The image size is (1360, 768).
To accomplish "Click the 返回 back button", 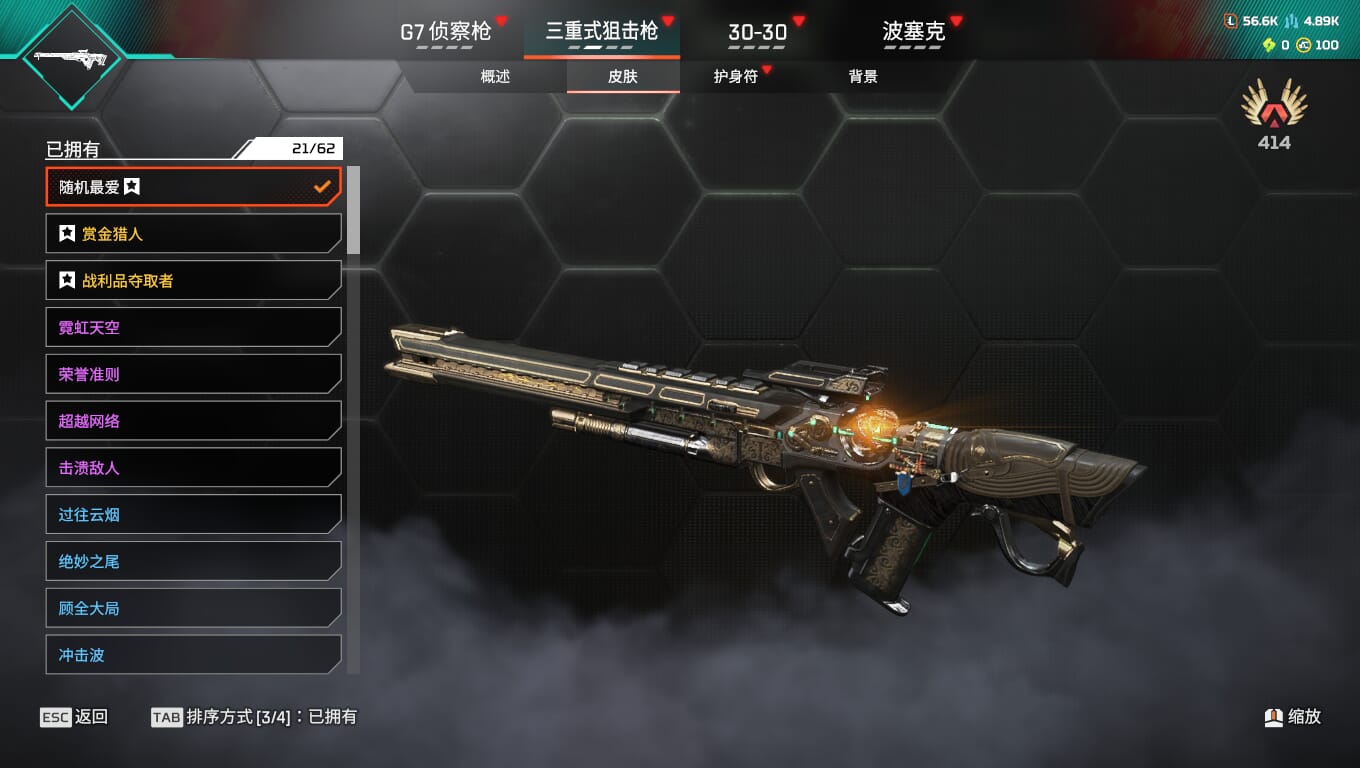I will (x=74, y=717).
